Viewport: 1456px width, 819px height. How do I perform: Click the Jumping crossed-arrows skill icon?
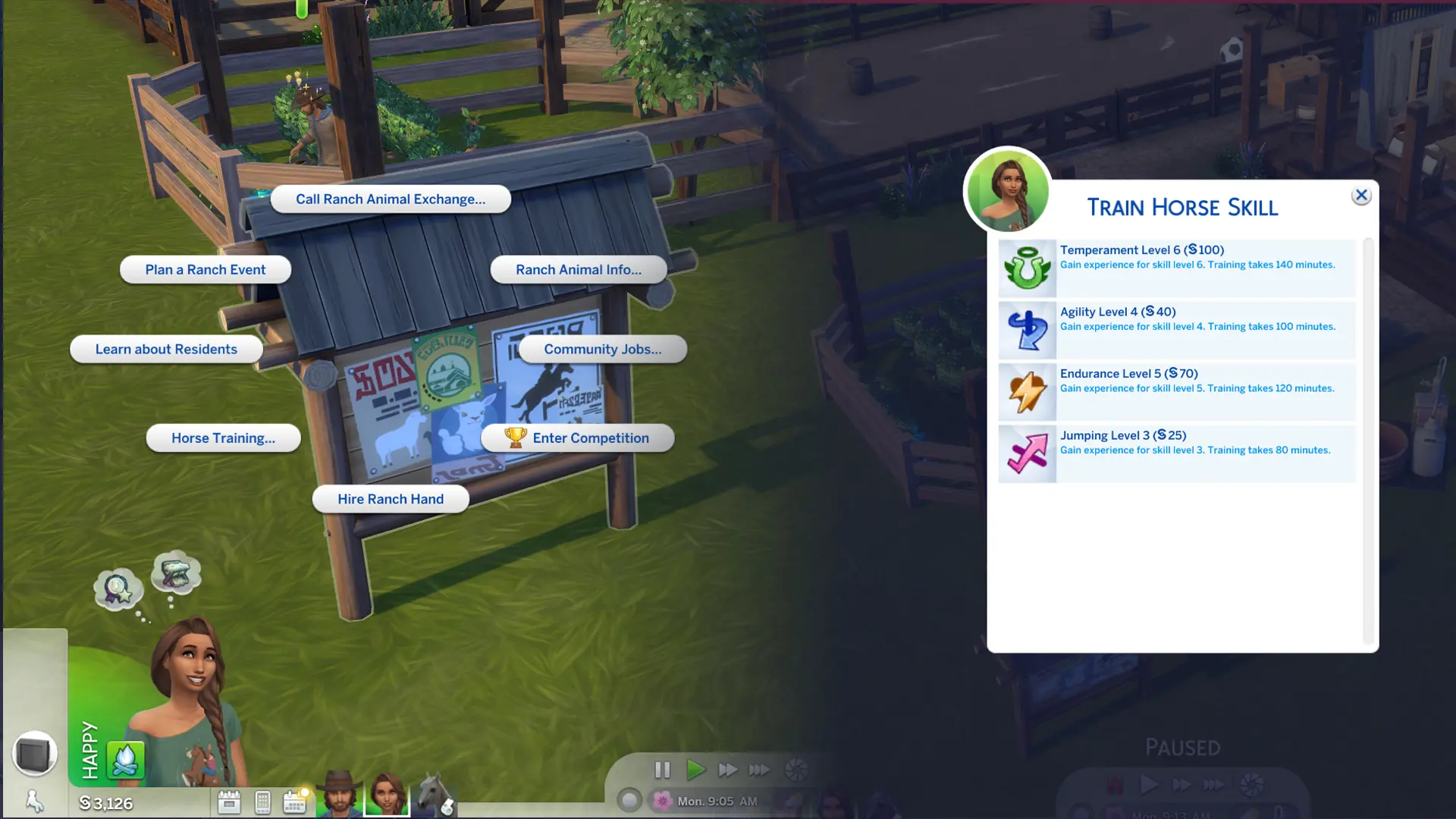pos(1027,453)
